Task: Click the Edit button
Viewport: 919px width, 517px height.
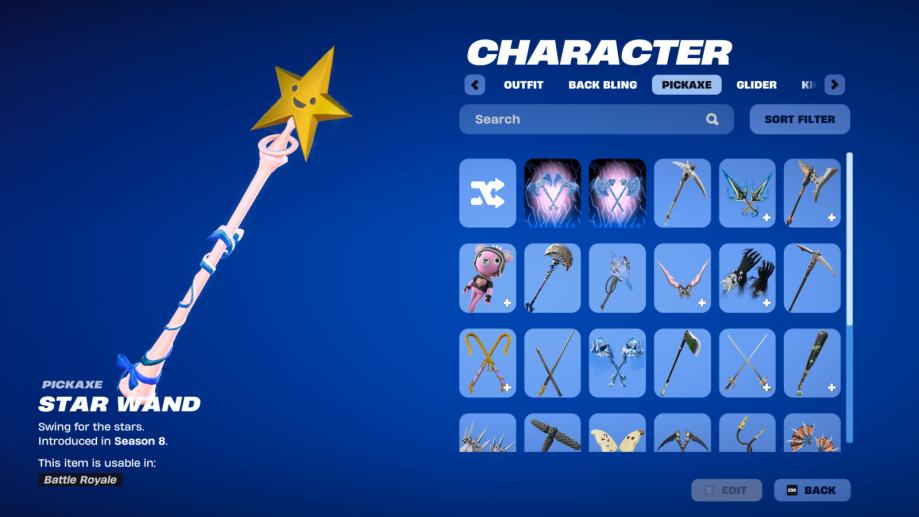Action: 726,490
